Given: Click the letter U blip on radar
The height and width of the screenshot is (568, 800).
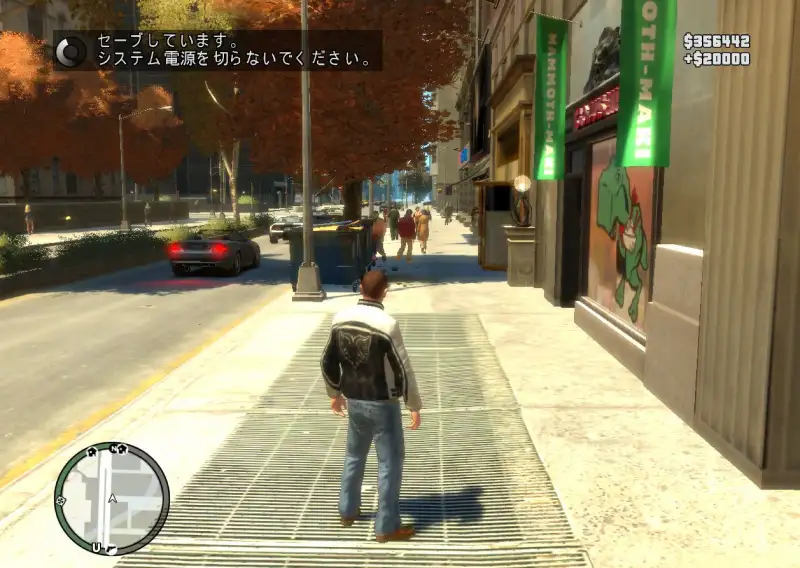Looking at the screenshot, I should [96, 547].
